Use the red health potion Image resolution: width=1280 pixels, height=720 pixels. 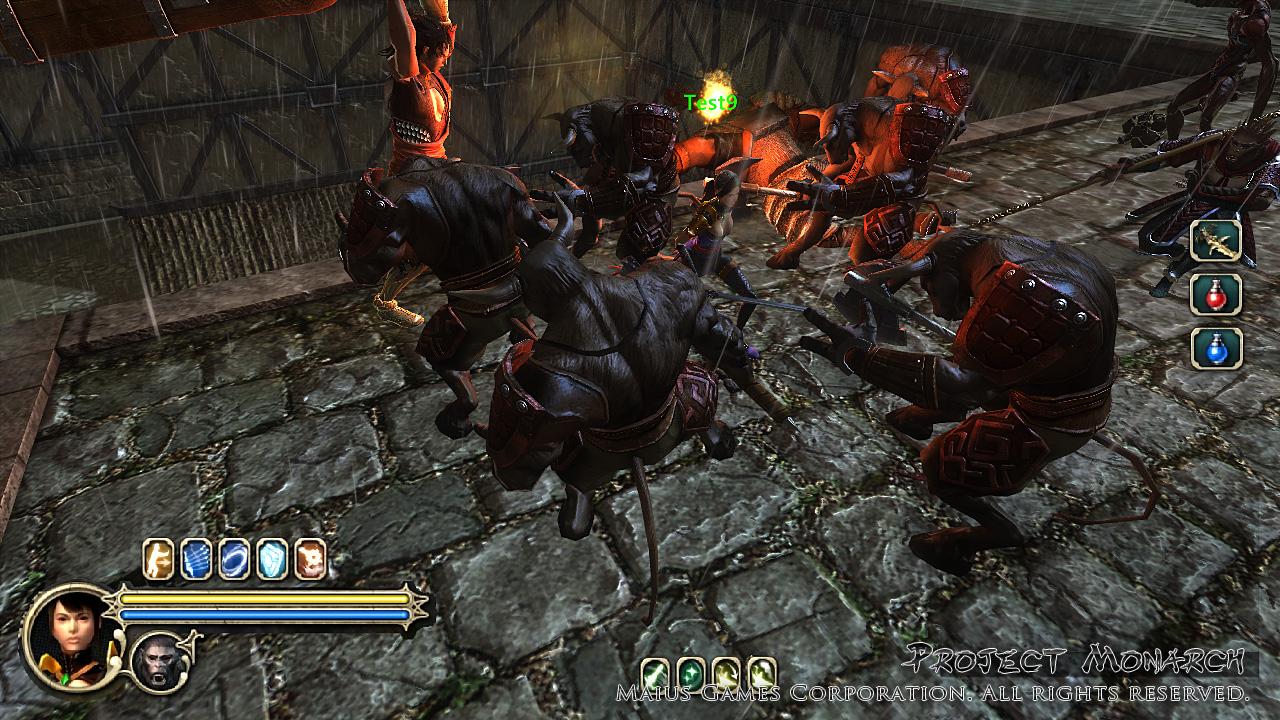tap(1216, 294)
